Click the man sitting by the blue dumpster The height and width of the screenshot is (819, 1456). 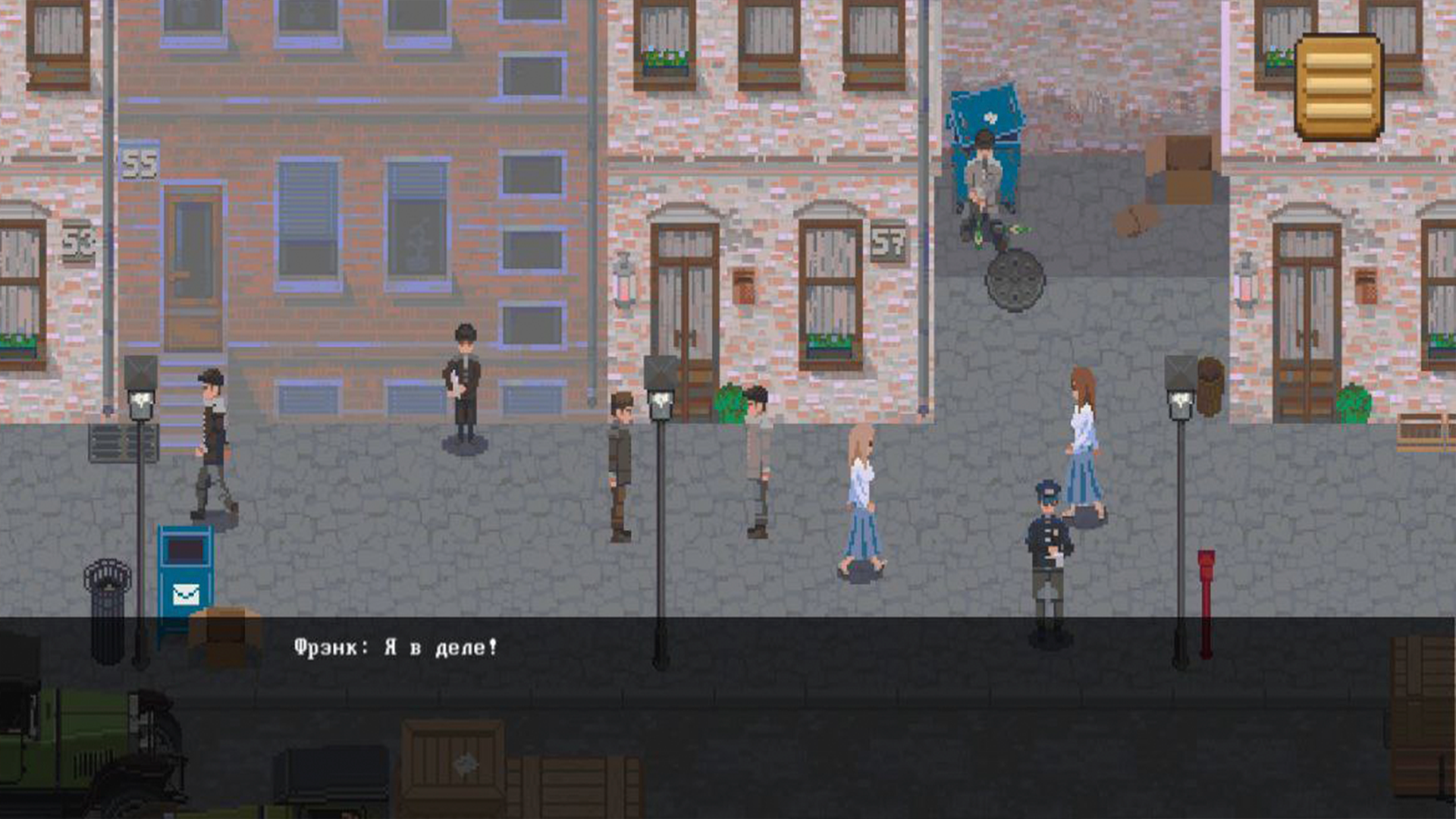coord(982,182)
